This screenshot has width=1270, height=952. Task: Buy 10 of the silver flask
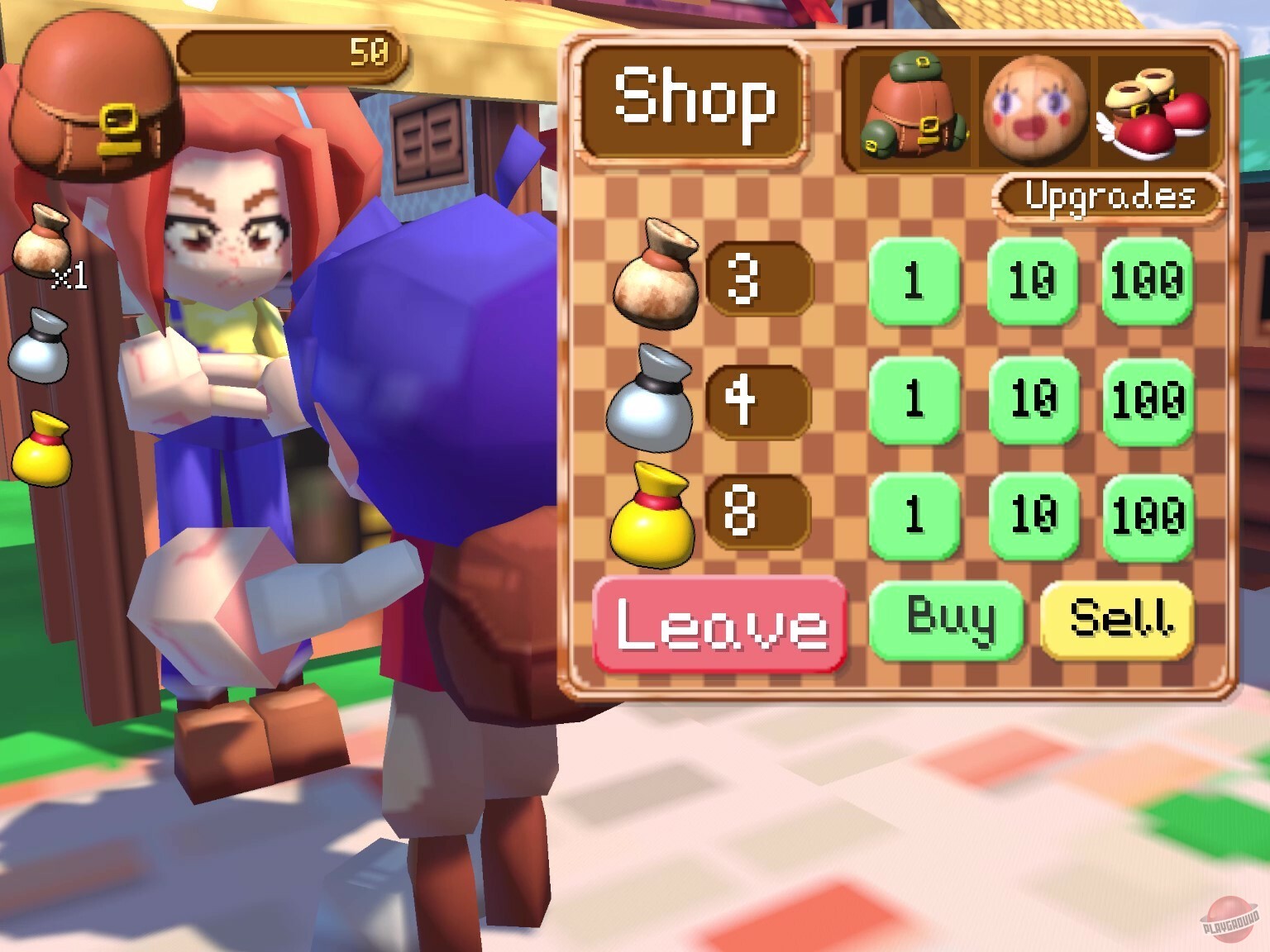(1032, 402)
